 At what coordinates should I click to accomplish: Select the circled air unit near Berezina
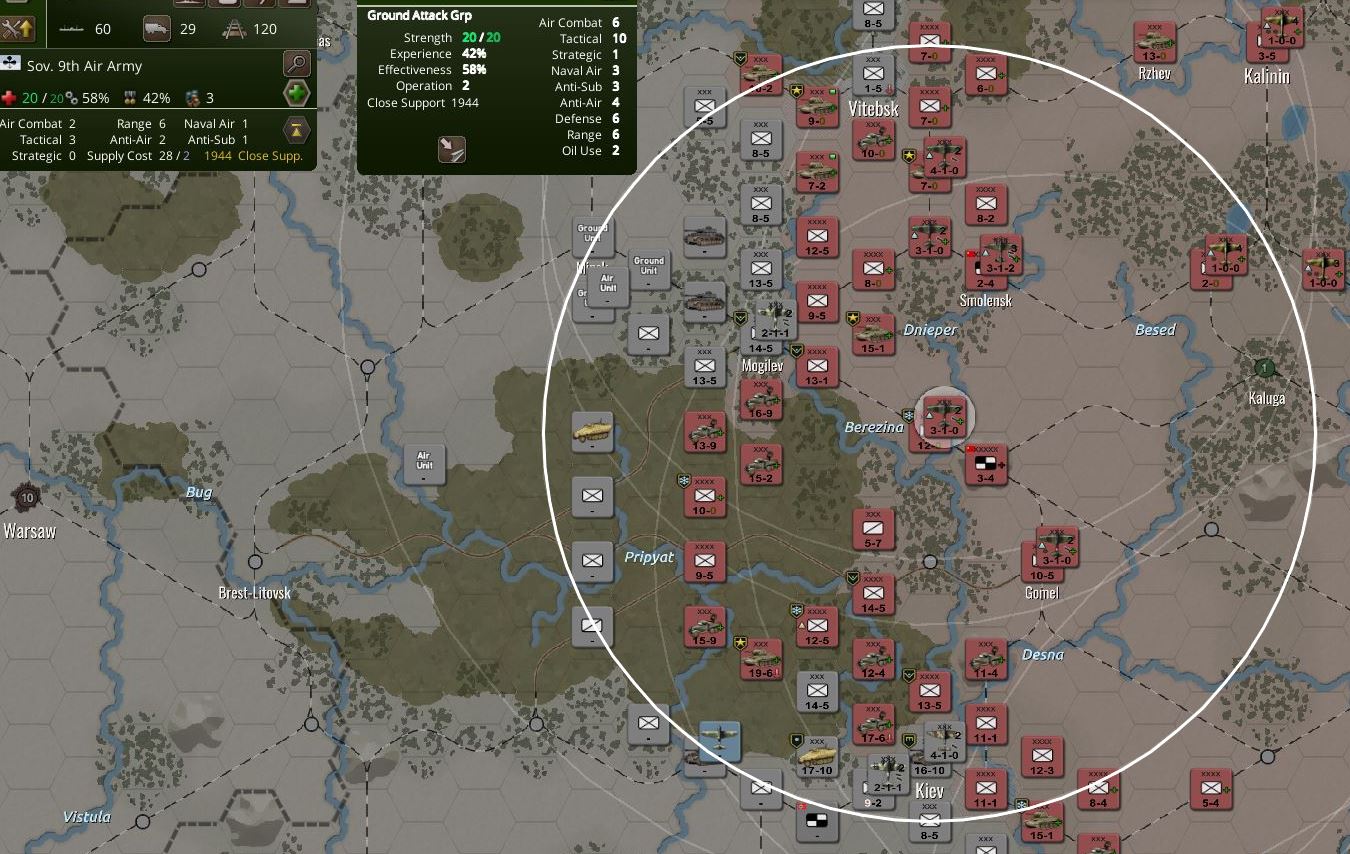coord(943,415)
